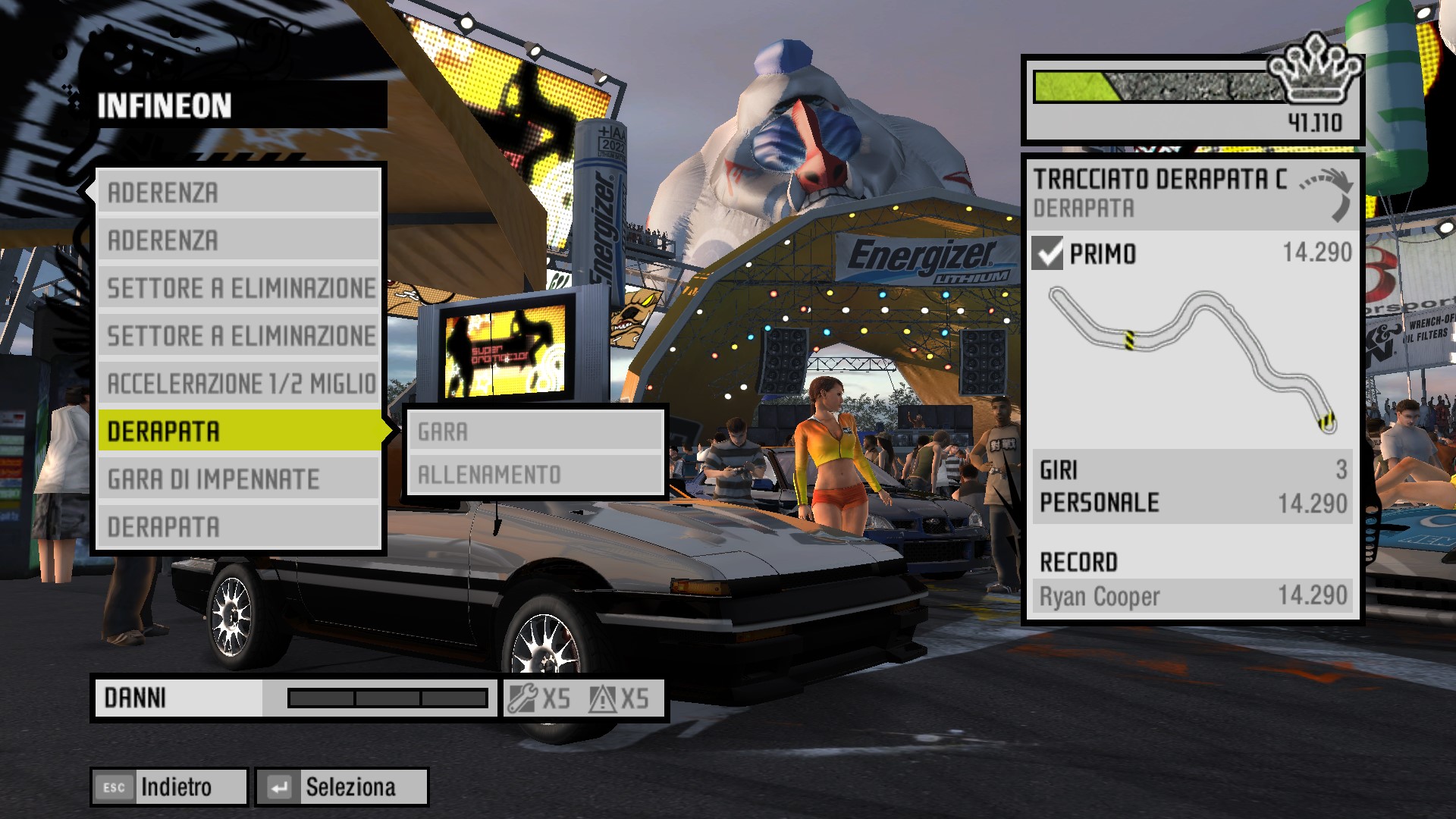Start the GARA option

(535, 431)
